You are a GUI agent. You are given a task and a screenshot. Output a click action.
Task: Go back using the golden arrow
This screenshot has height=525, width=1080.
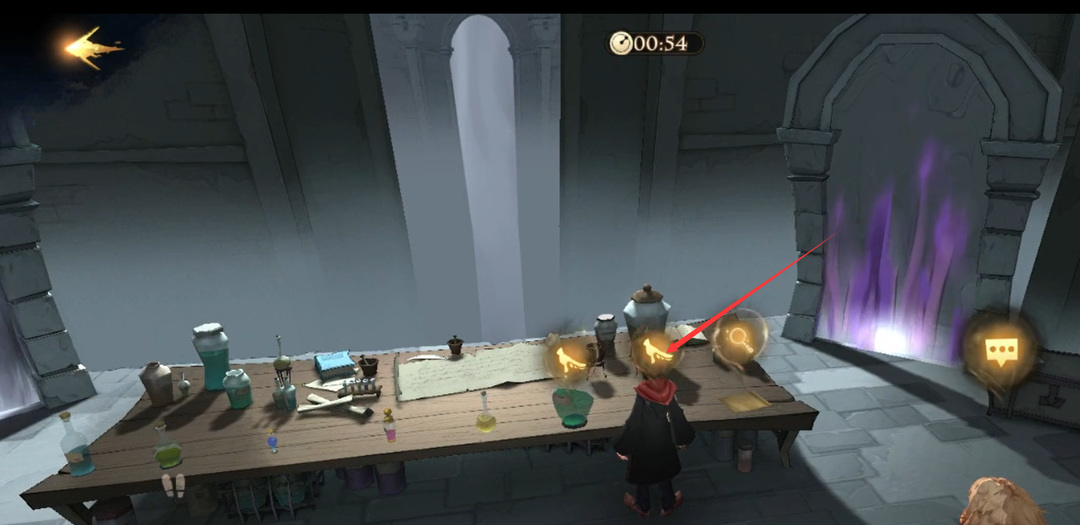[89, 46]
